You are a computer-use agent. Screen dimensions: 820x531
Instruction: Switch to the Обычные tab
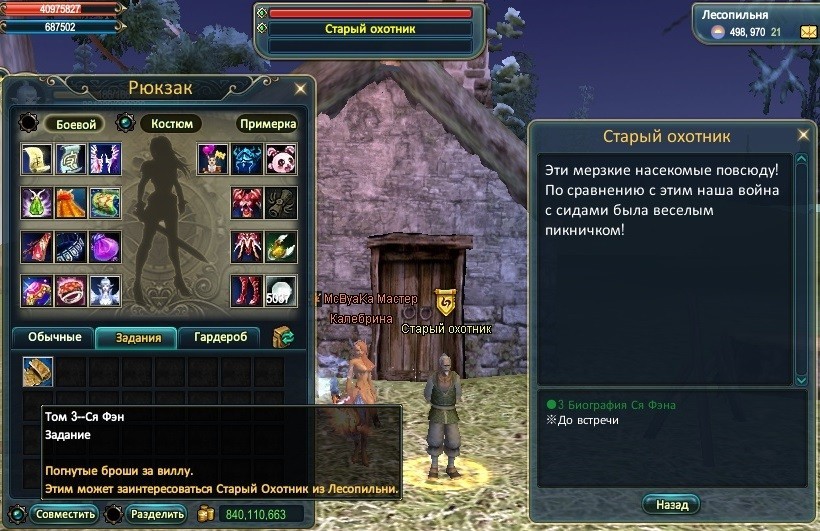[x=53, y=337]
